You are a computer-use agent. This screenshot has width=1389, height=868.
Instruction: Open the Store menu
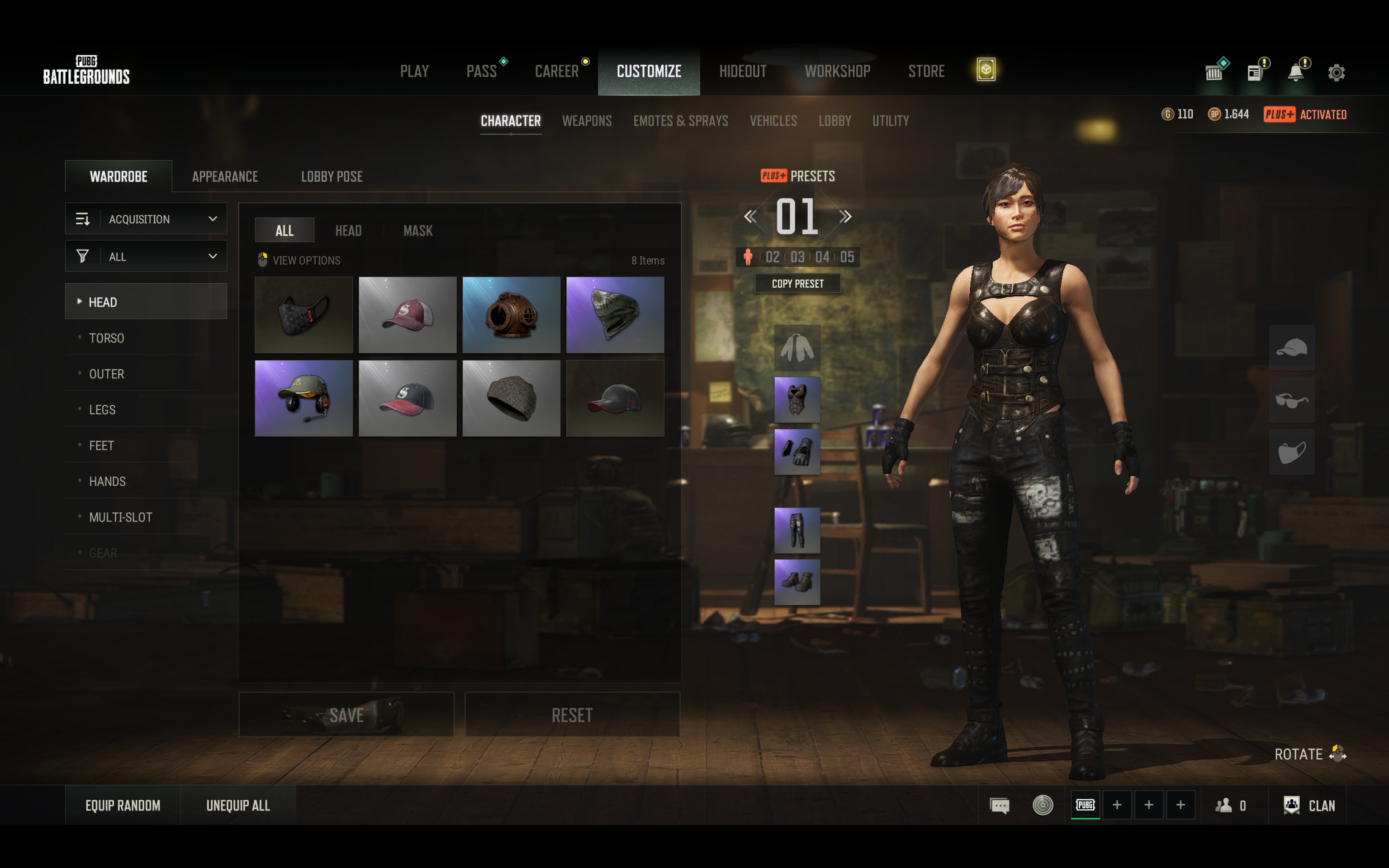(926, 71)
